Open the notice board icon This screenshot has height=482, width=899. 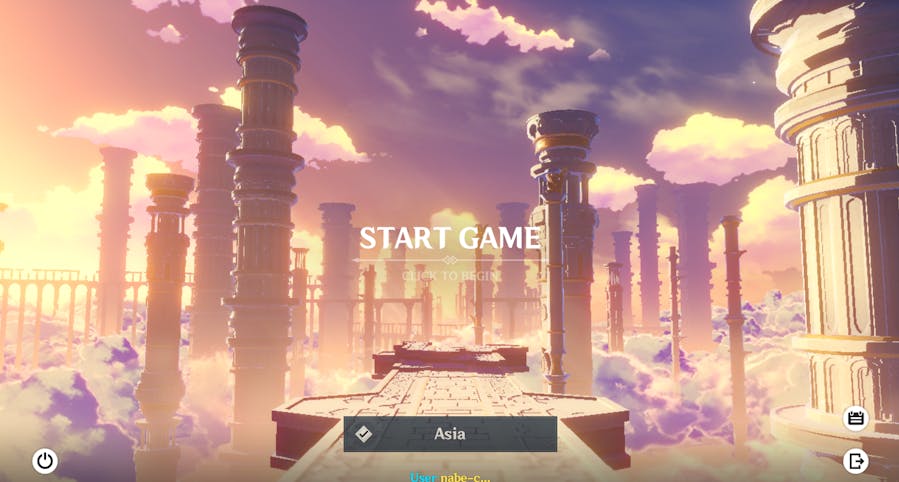[856, 418]
